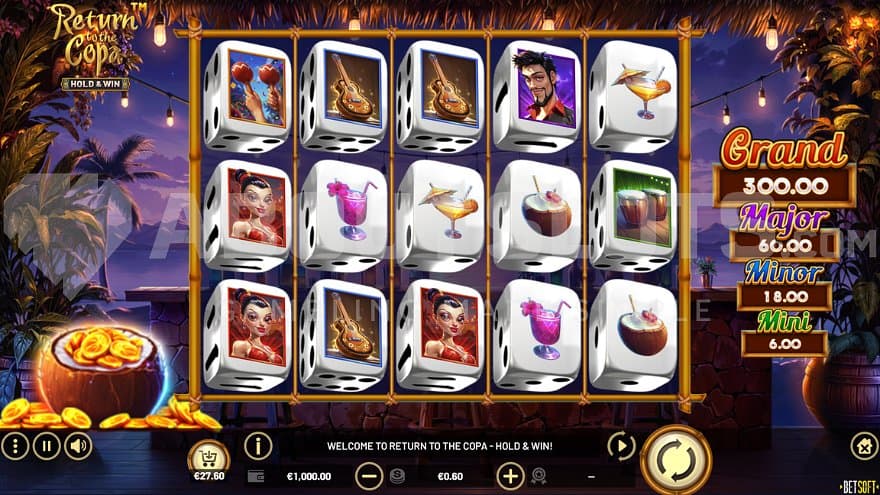Open the three-dot options menu

15,445
